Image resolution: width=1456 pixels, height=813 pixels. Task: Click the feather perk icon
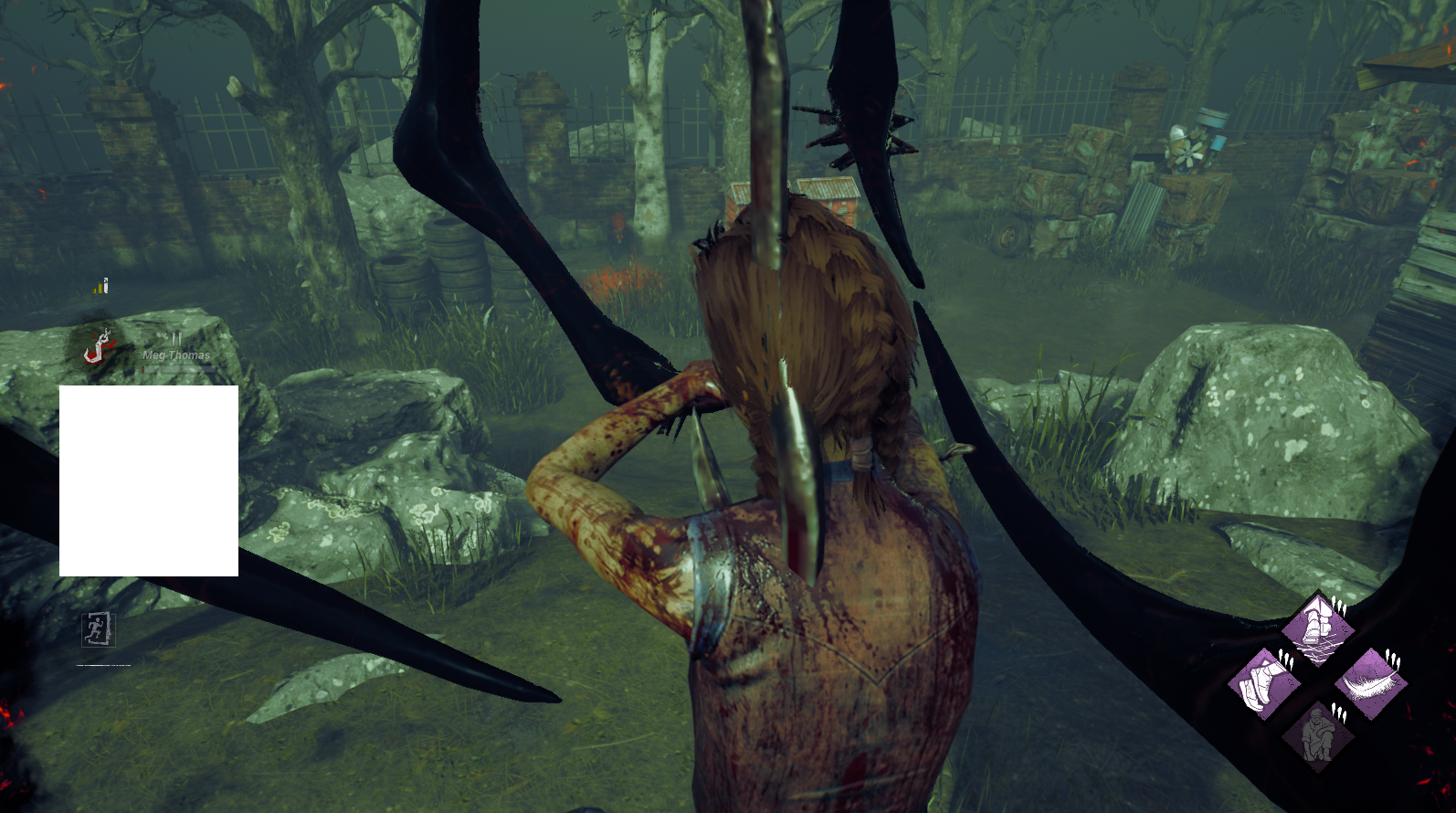[x=1370, y=684]
